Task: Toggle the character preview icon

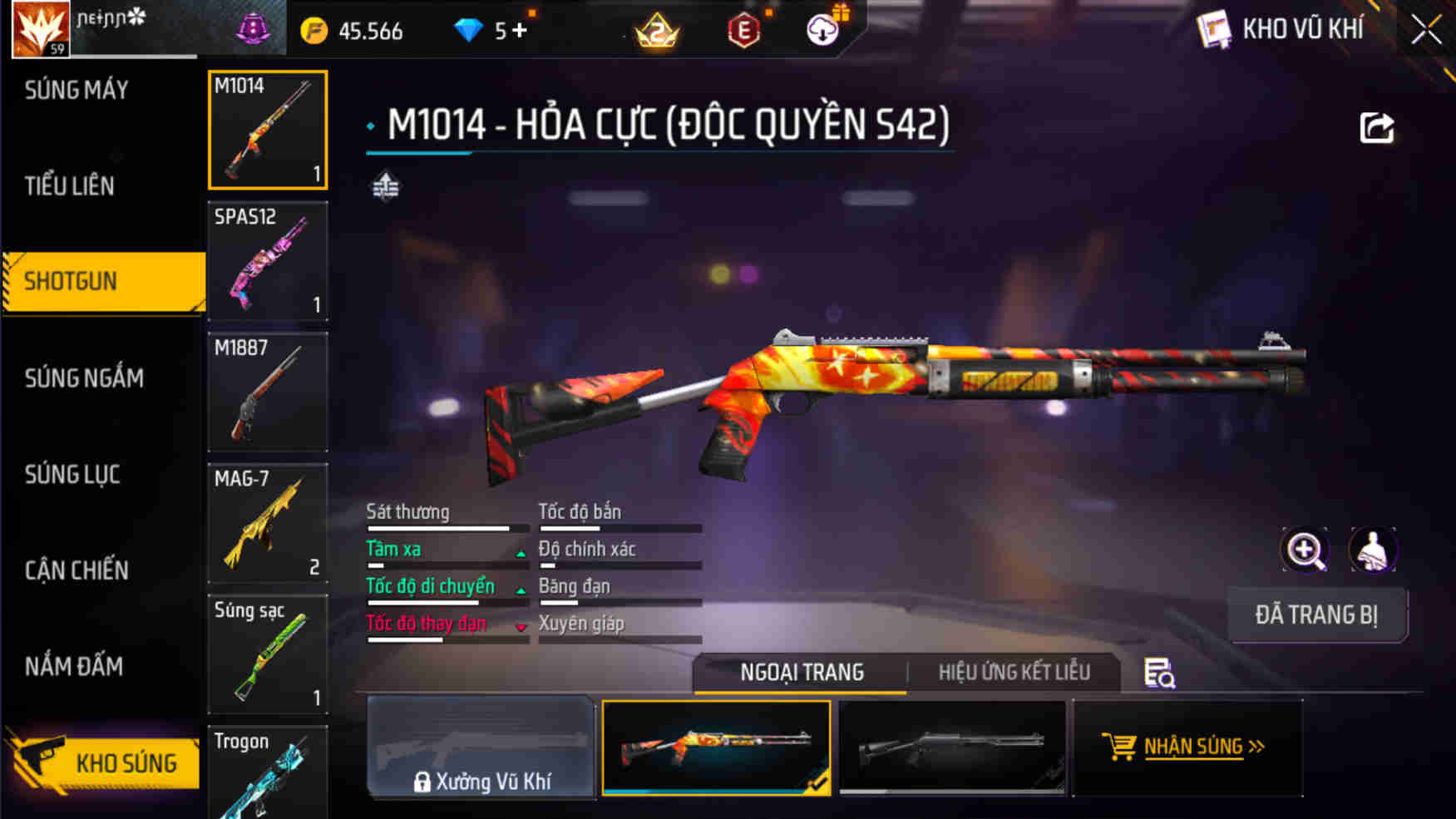Action: (x=1372, y=550)
